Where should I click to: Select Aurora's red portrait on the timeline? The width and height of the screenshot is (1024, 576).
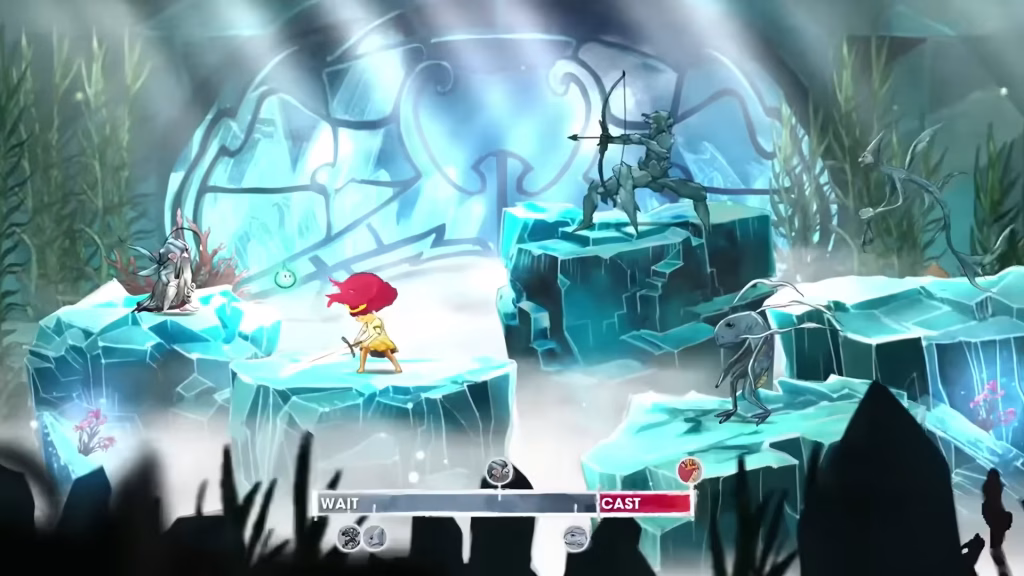click(689, 468)
